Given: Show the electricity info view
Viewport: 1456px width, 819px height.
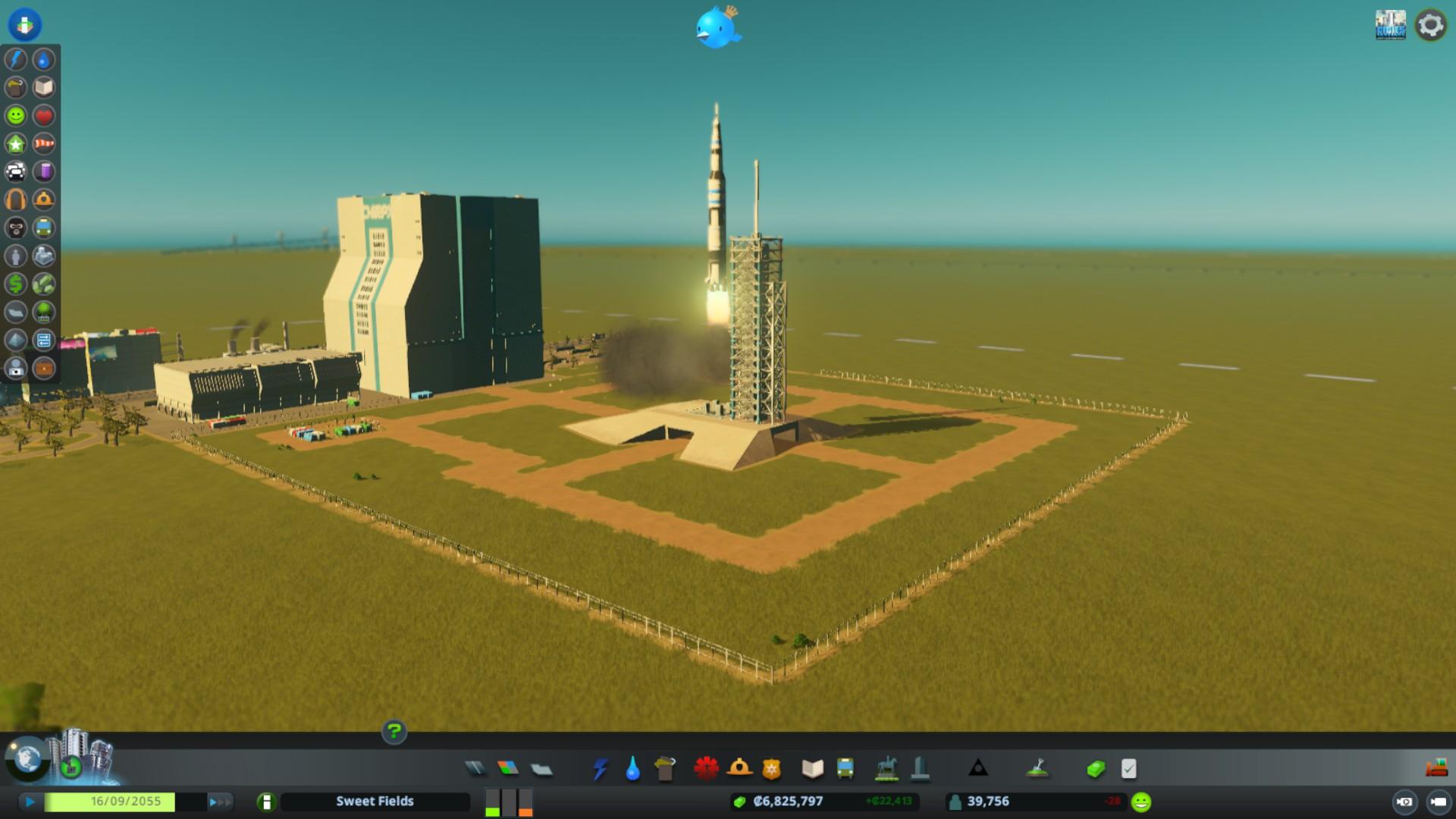Looking at the screenshot, I should pyautogui.click(x=16, y=59).
